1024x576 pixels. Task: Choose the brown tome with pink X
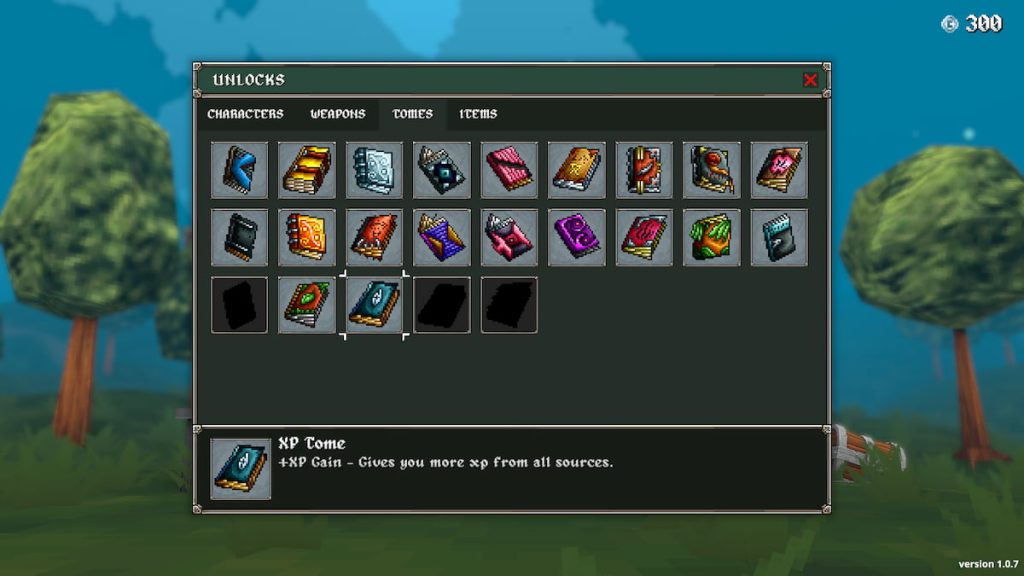(780, 170)
